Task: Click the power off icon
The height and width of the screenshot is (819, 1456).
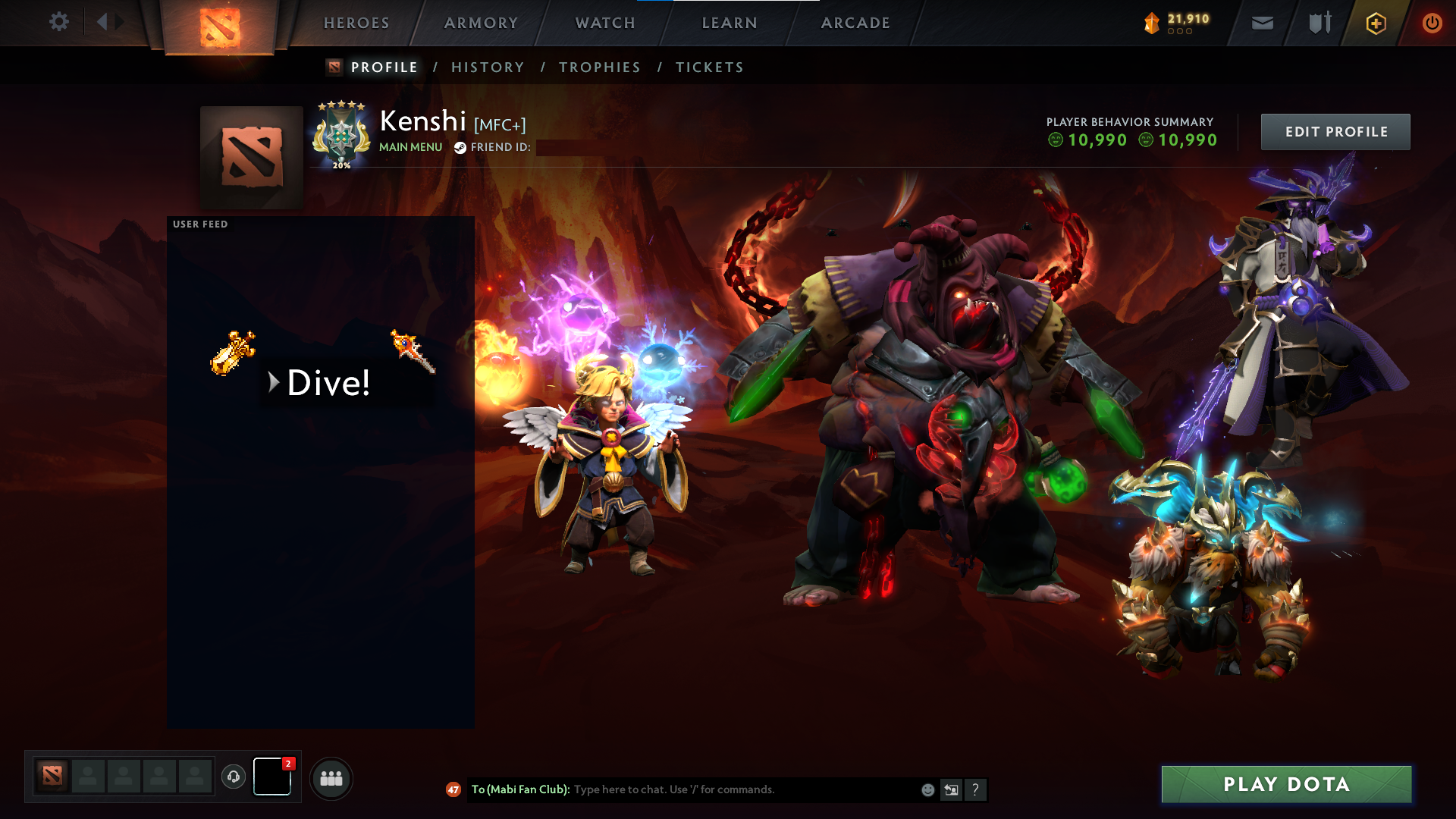Action: click(x=1431, y=23)
